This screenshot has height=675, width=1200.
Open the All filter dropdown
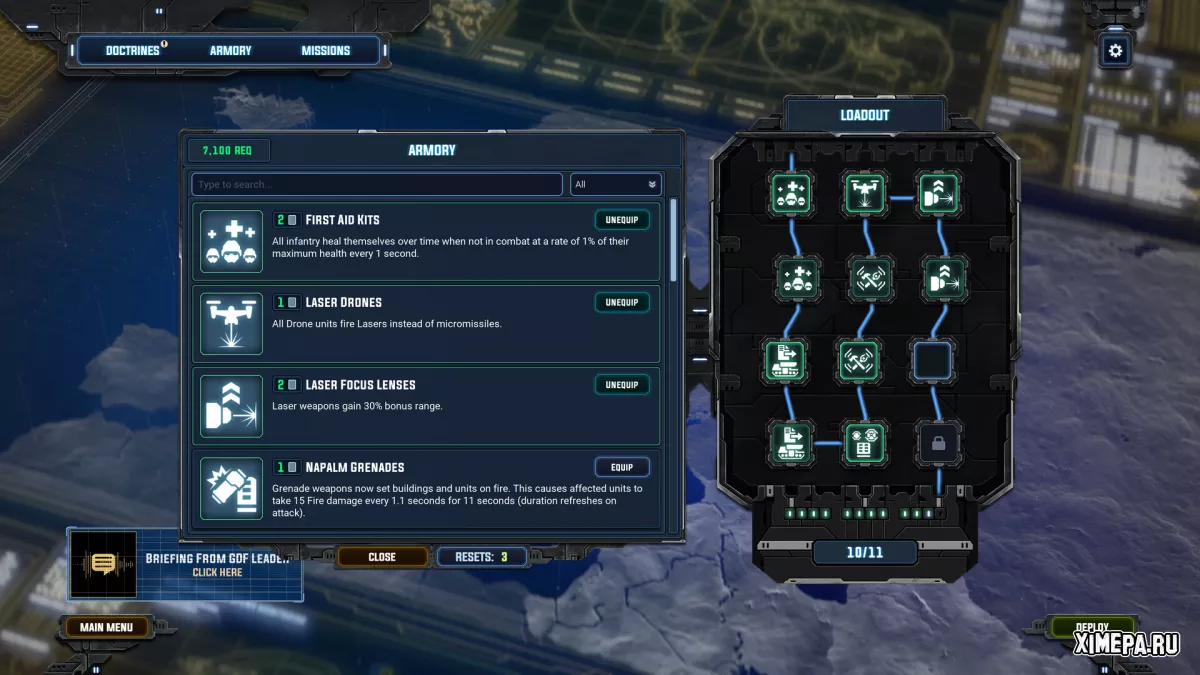pos(616,185)
